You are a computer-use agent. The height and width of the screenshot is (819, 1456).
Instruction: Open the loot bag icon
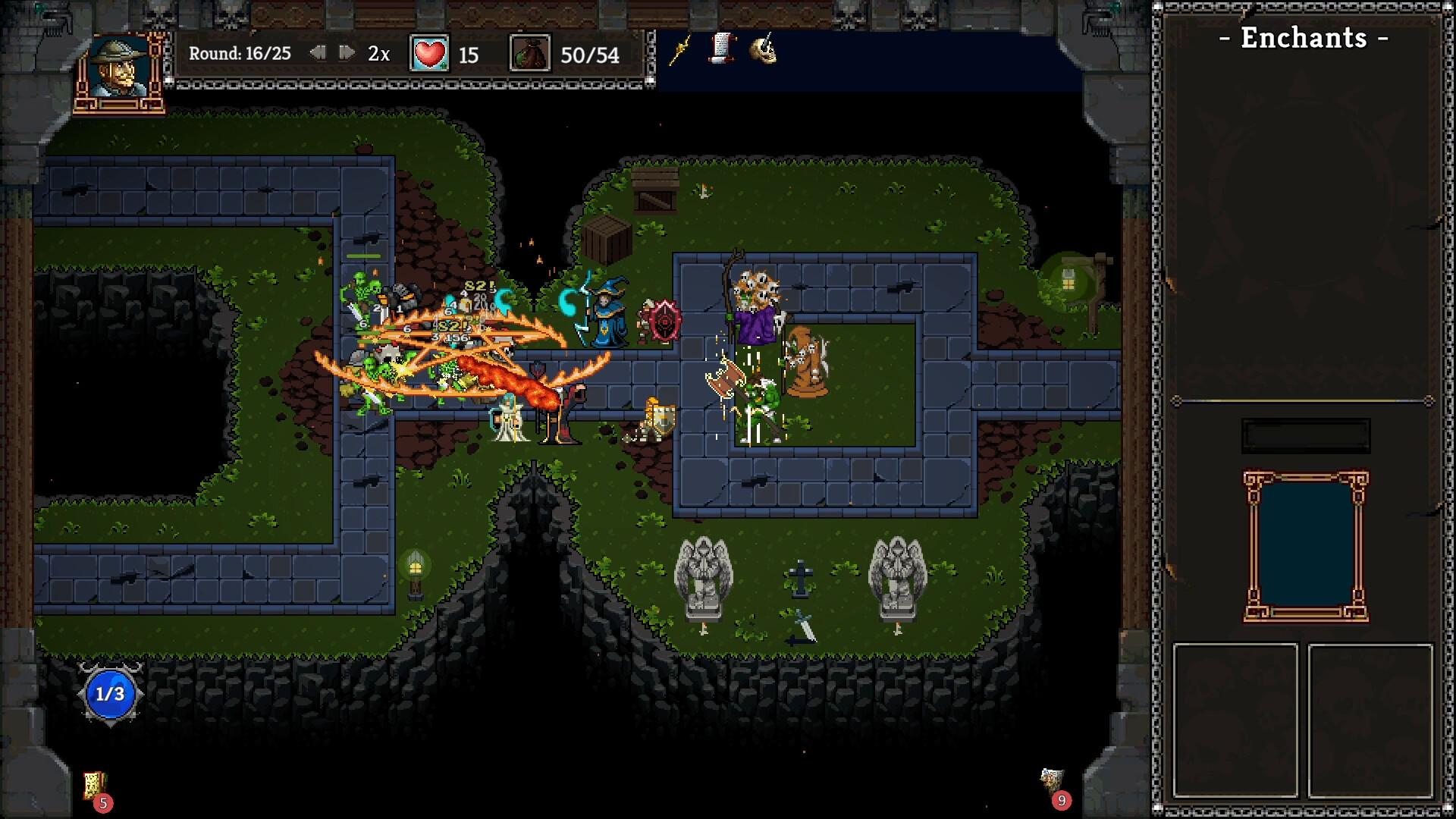[x=529, y=54]
